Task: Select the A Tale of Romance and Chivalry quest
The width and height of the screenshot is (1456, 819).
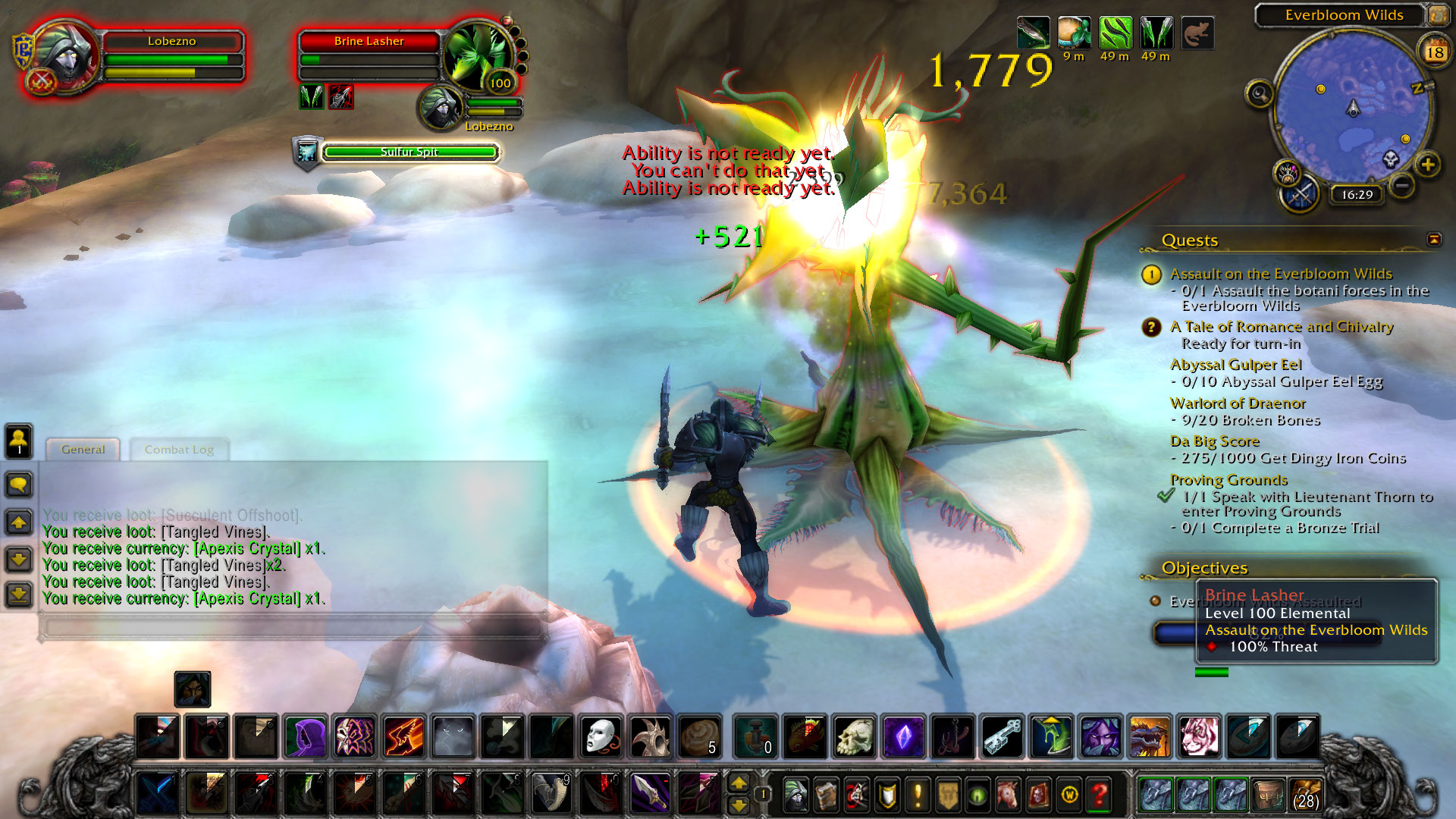Action: (x=1281, y=327)
